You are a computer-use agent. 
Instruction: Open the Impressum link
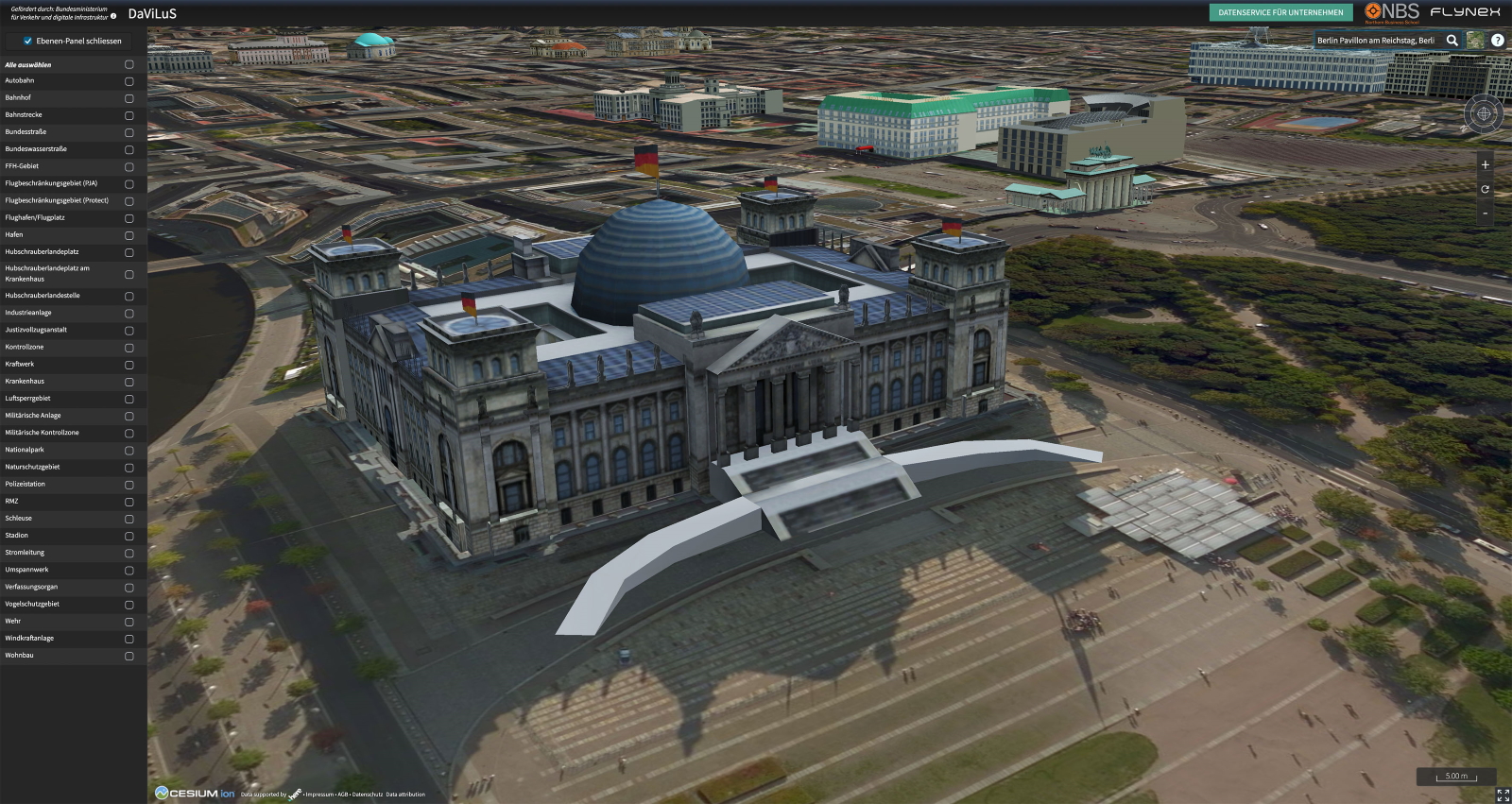click(x=319, y=795)
